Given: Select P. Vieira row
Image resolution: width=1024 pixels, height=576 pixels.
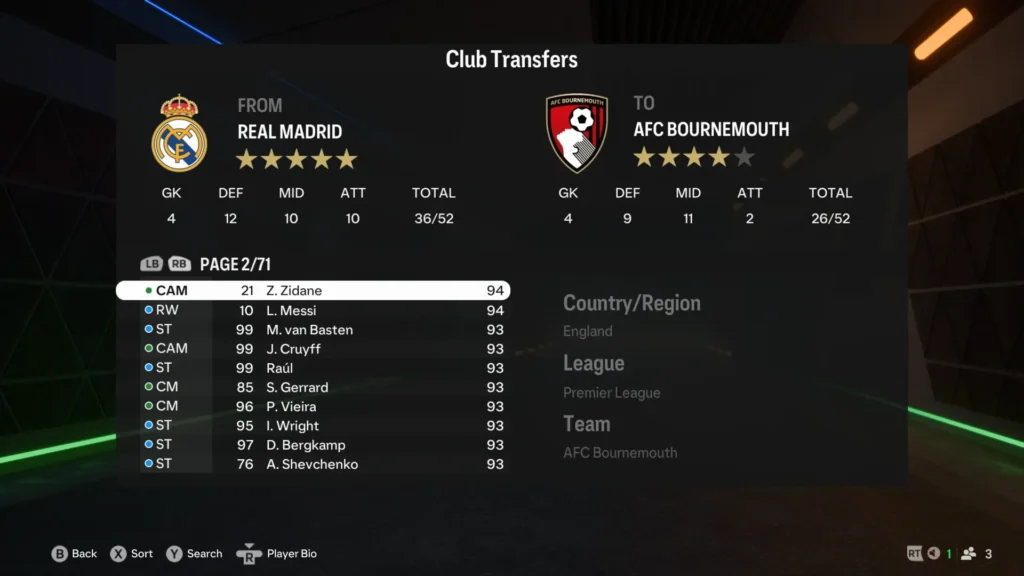Looking at the screenshot, I should coord(313,407).
